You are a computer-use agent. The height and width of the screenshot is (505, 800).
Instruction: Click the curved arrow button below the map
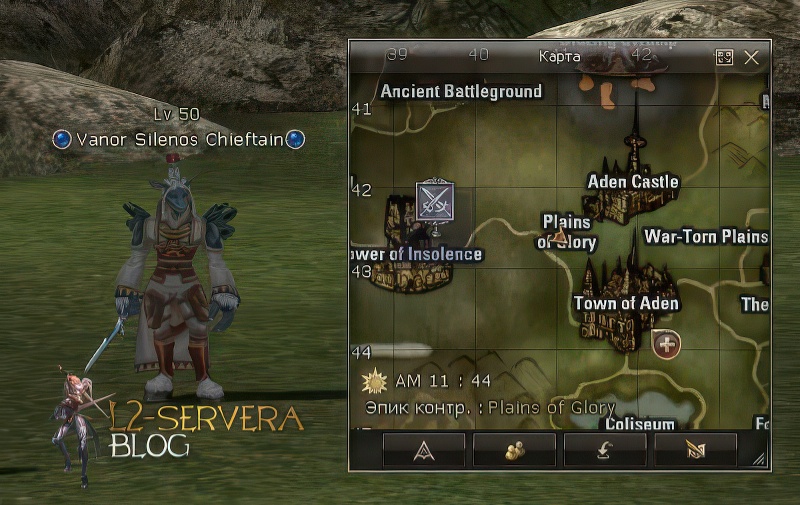[604, 451]
